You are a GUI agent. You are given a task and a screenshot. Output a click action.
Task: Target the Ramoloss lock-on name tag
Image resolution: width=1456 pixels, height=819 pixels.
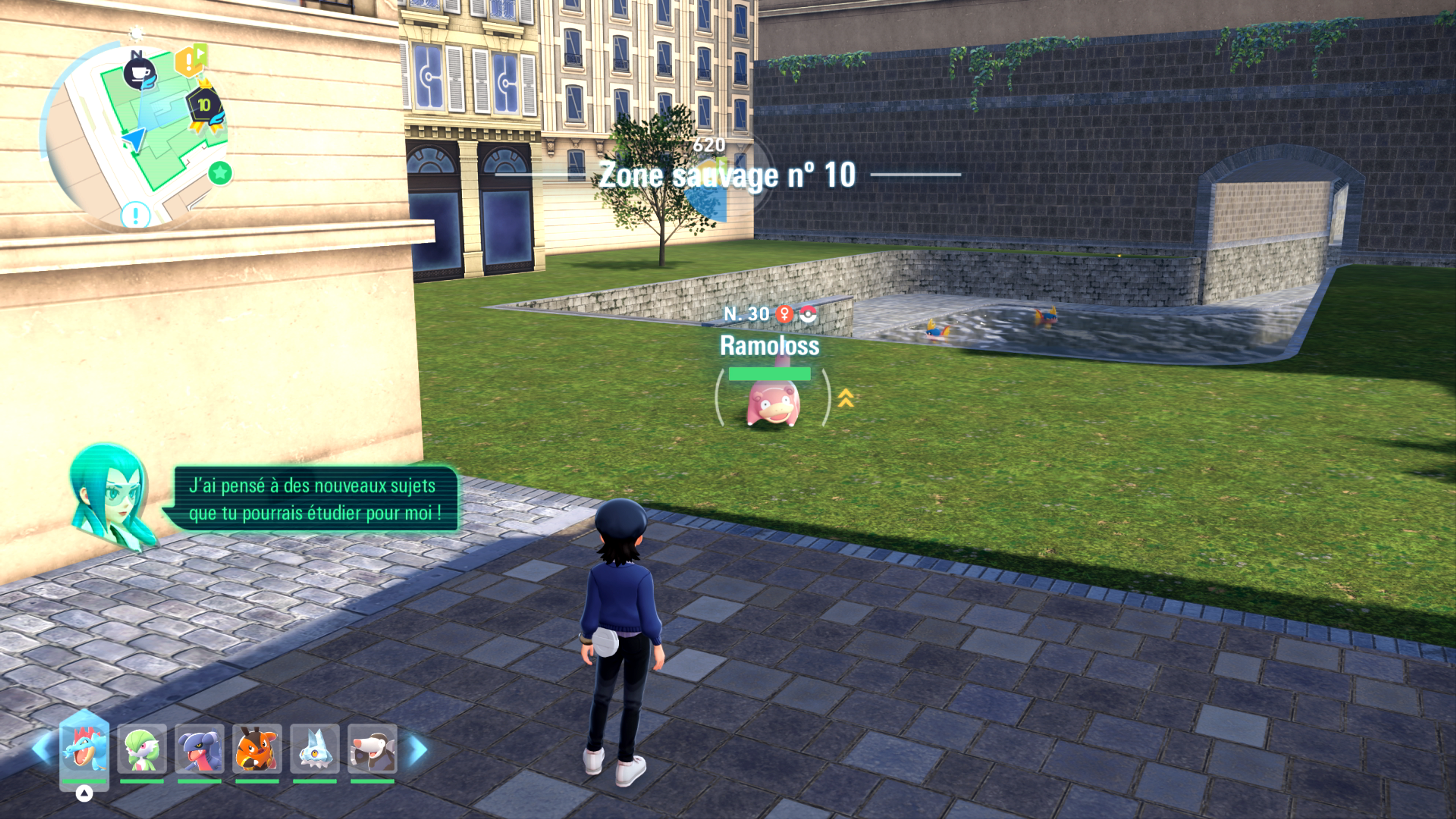click(x=769, y=346)
